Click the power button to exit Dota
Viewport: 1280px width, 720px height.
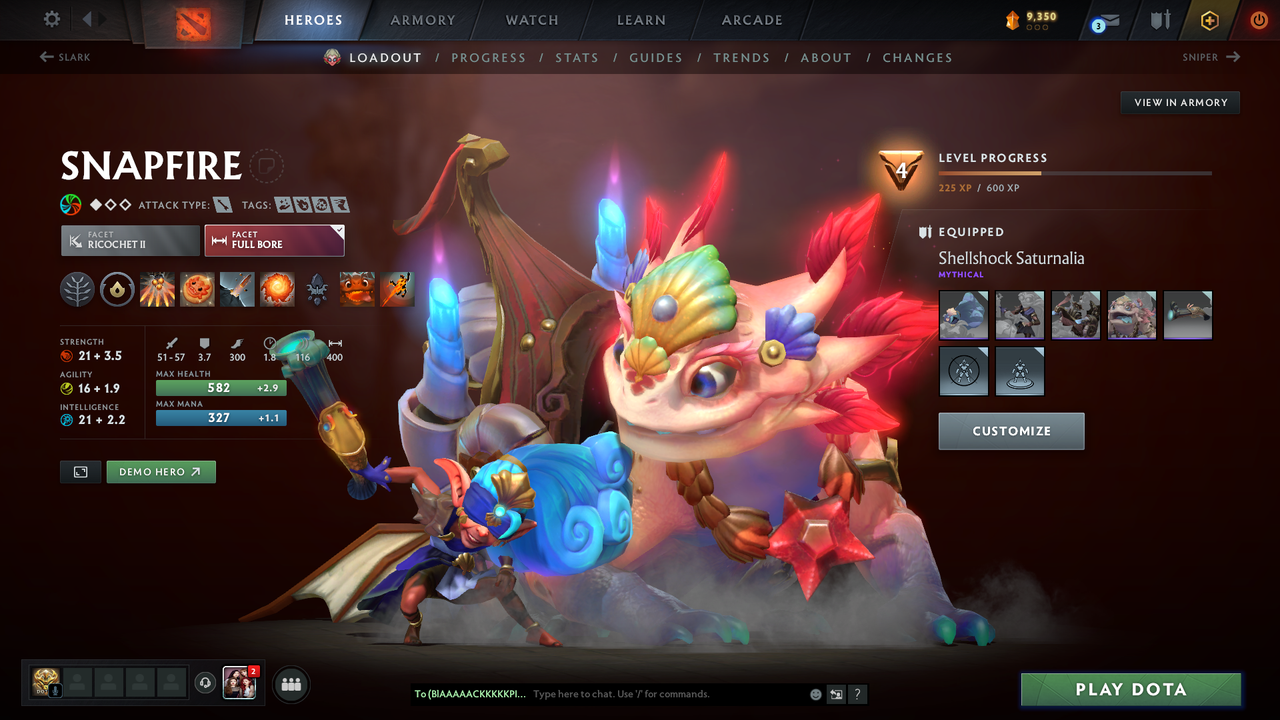tap(1259, 19)
